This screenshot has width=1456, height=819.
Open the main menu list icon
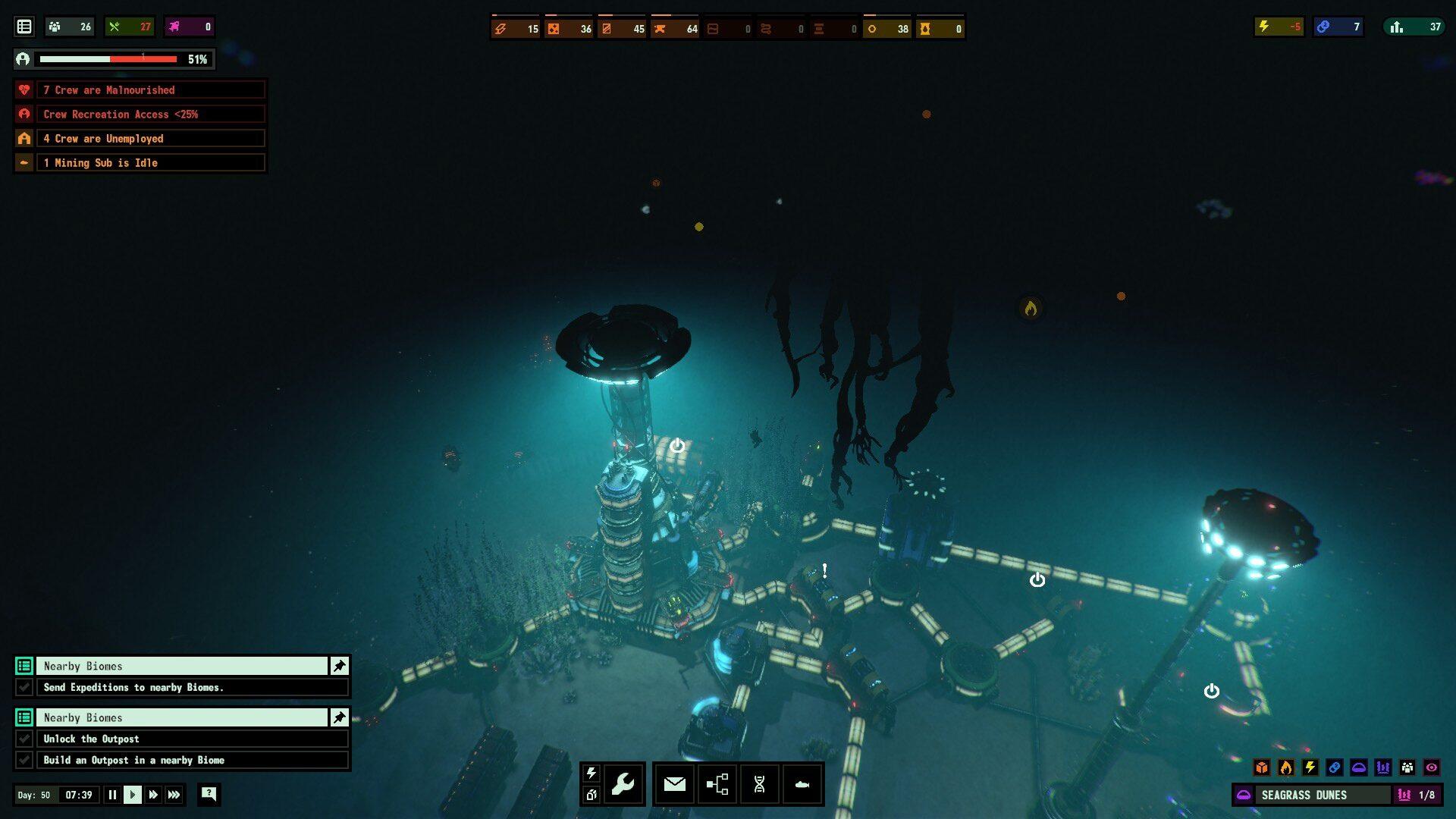coord(24,27)
